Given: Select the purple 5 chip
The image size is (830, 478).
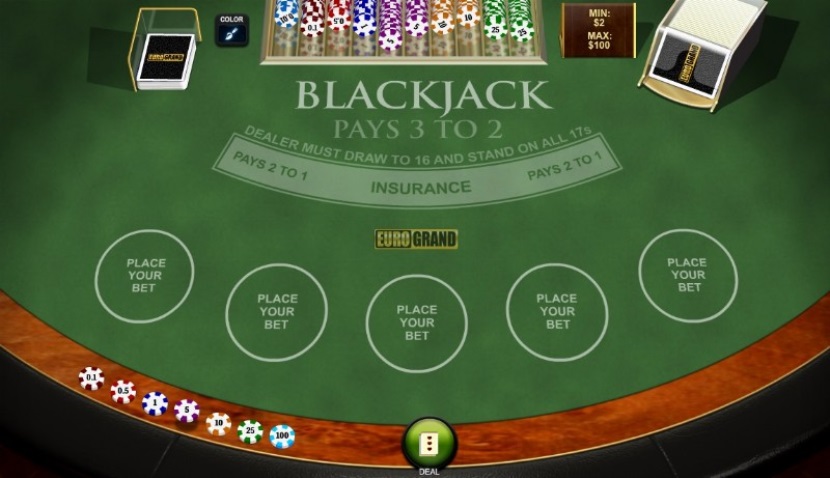Looking at the screenshot, I should pyautogui.click(x=187, y=411).
